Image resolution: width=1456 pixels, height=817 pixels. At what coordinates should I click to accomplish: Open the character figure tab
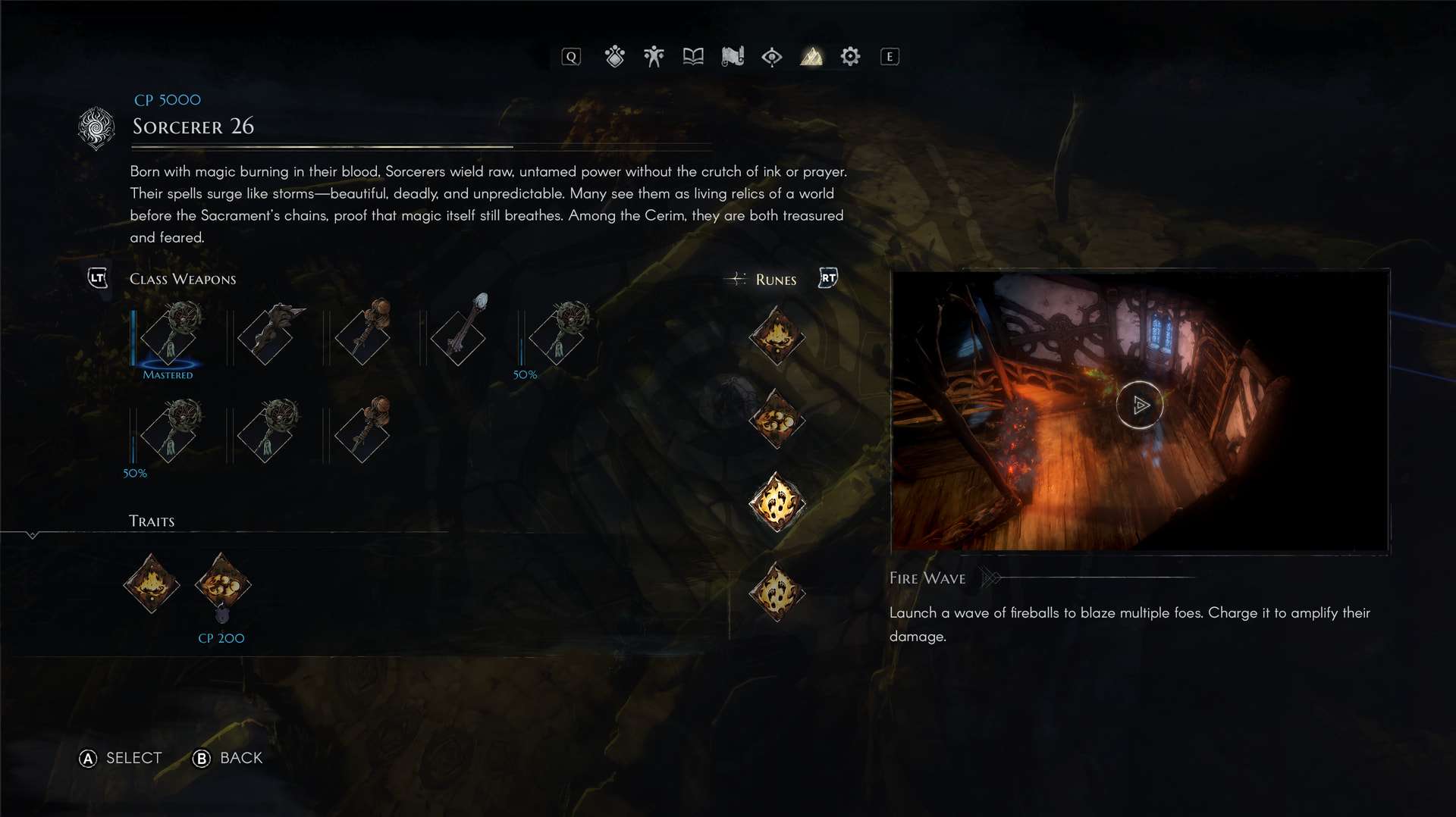[654, 57]
